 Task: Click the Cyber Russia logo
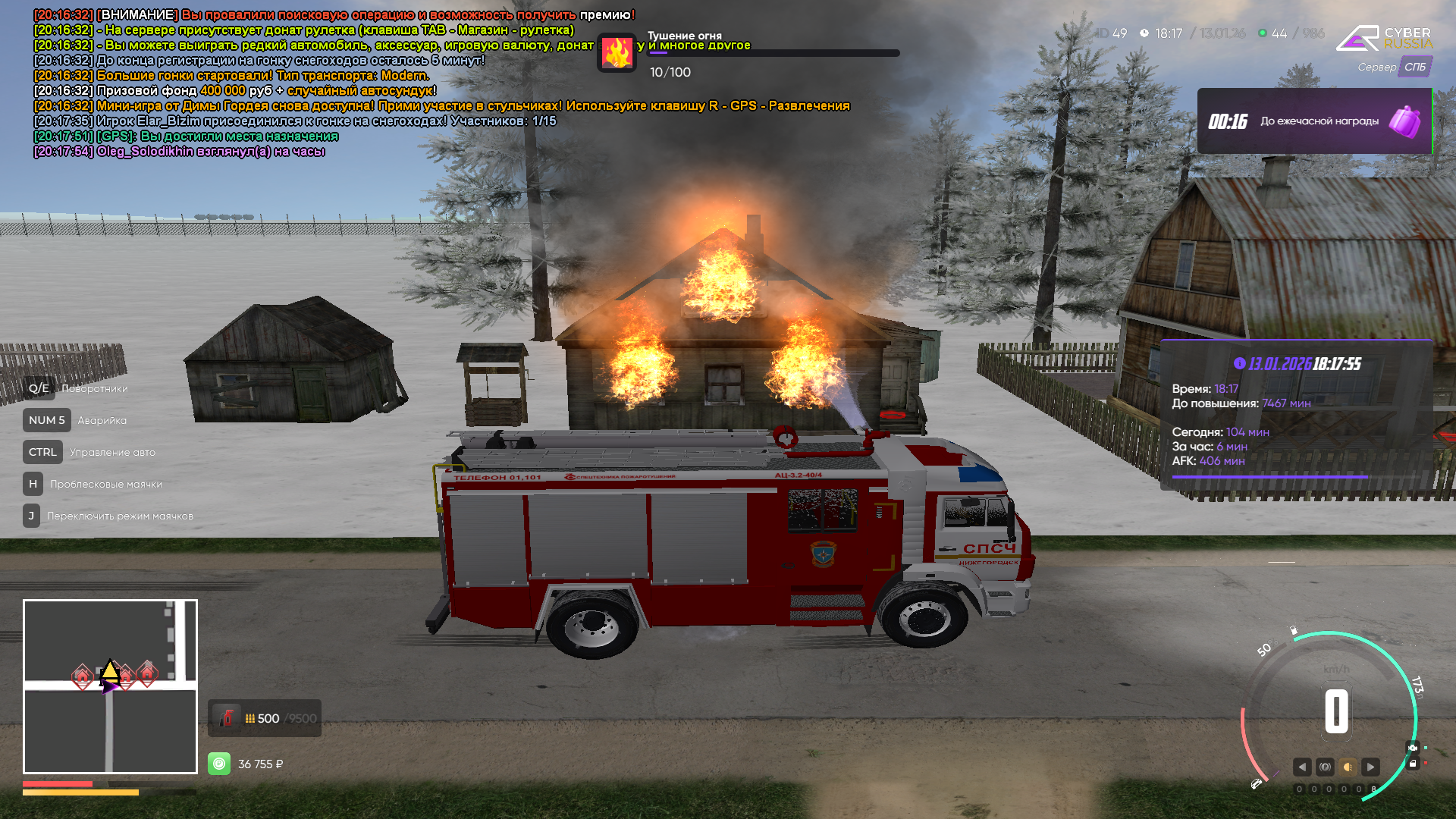tap(1383, 38)
